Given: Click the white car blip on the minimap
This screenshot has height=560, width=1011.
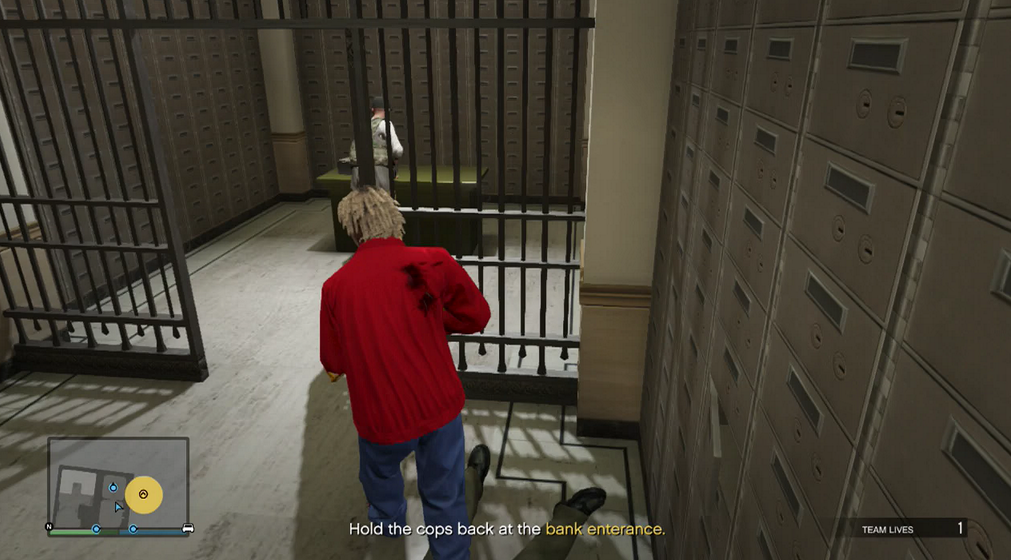Looking at the screenshot, I should [186, 527].
